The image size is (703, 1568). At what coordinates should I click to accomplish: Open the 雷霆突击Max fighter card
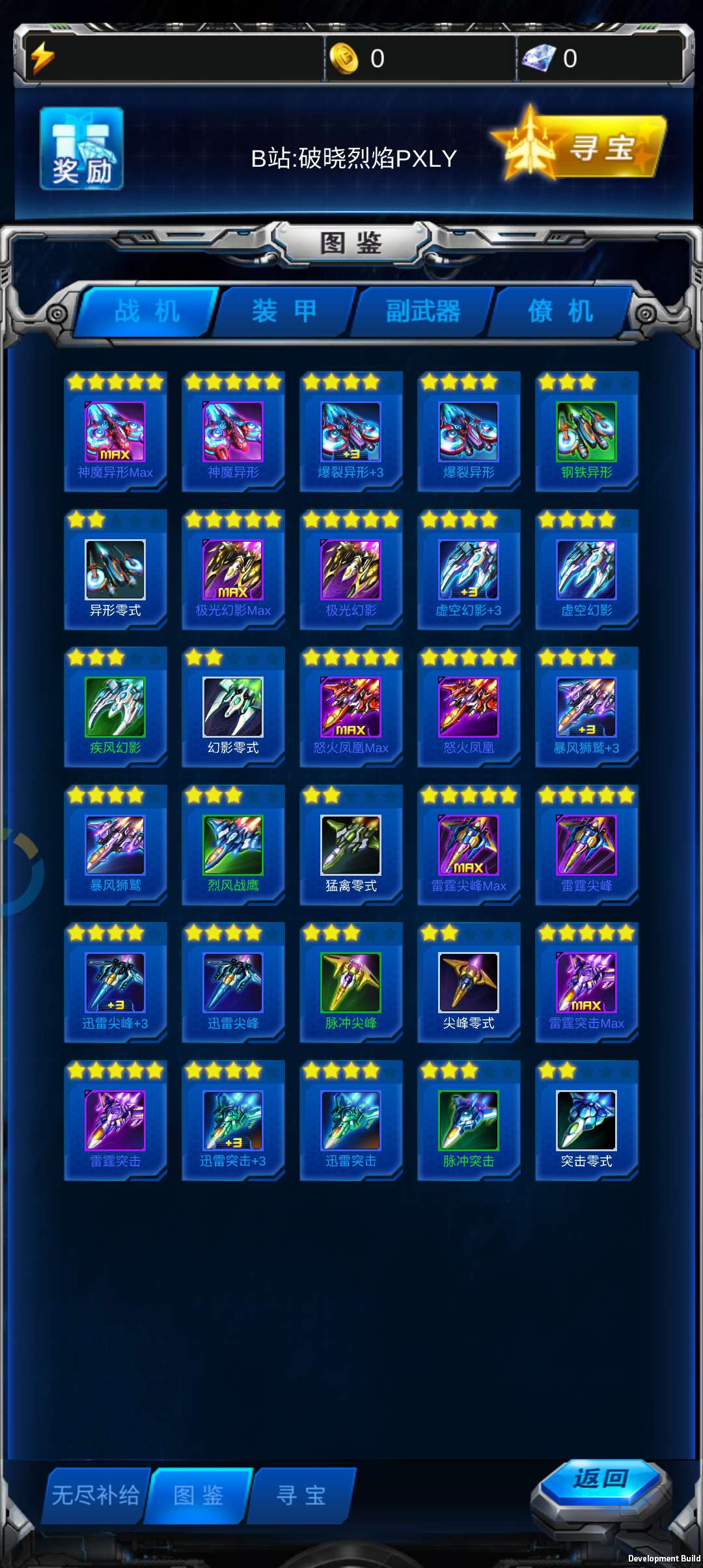pyautogui.click(x=586, y=983)
